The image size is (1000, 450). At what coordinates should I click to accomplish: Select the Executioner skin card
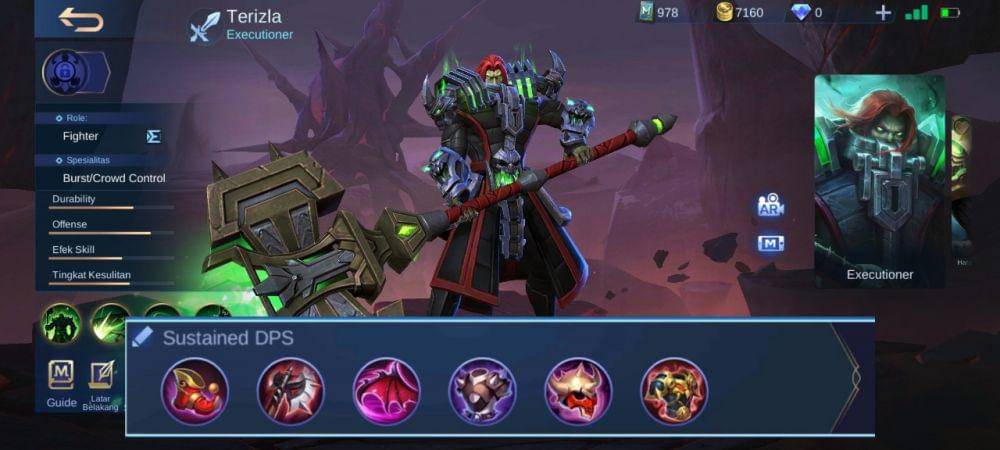880,182
